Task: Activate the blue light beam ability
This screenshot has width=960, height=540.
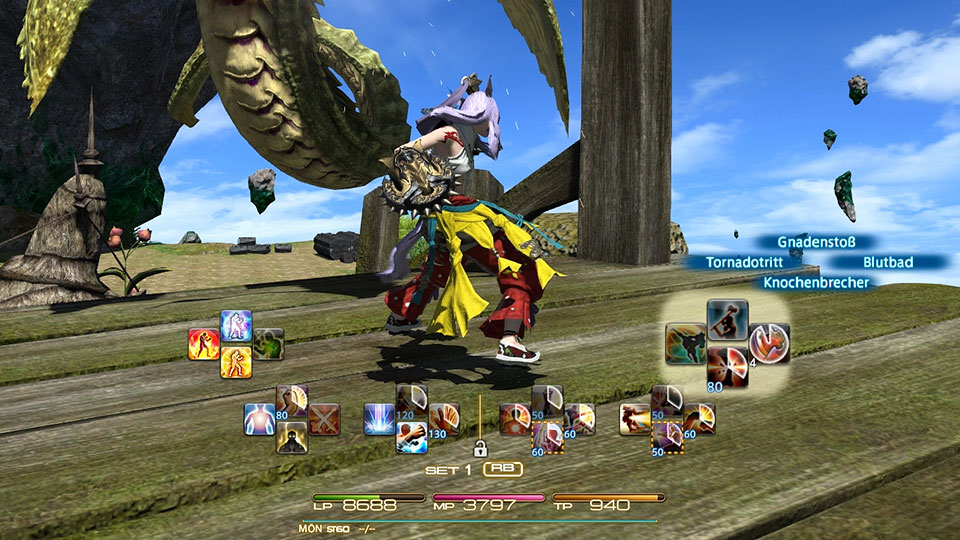Action: (x=380, y=419)
